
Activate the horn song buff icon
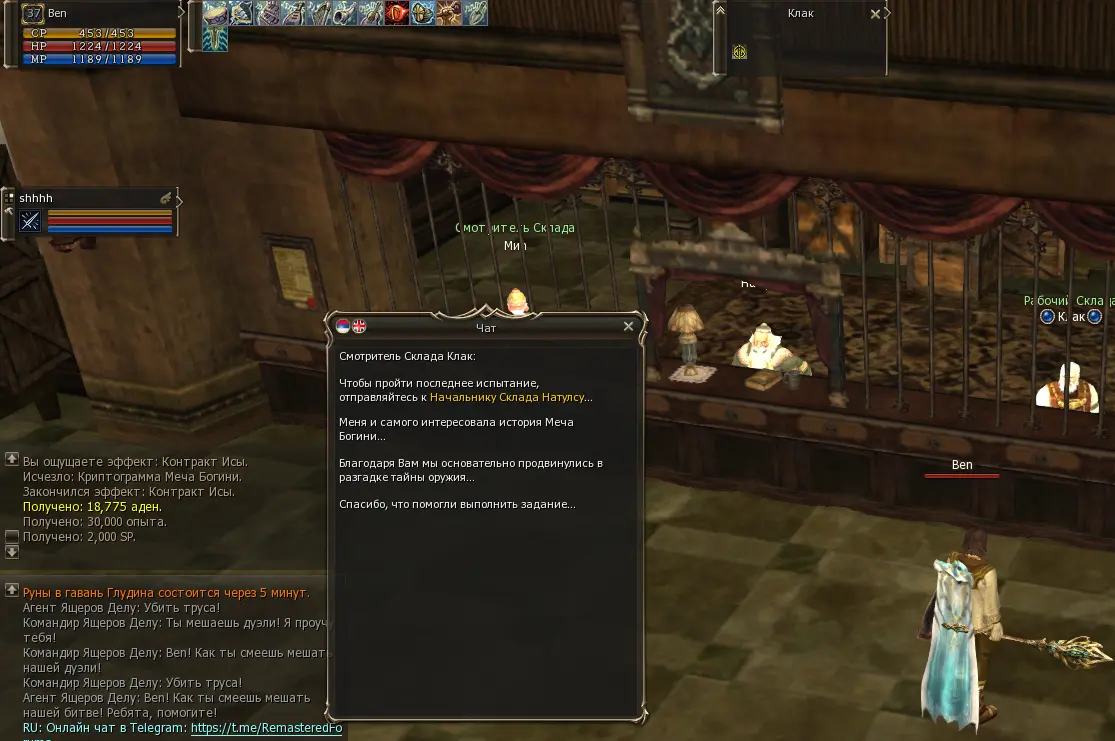(x=345, y=13)
